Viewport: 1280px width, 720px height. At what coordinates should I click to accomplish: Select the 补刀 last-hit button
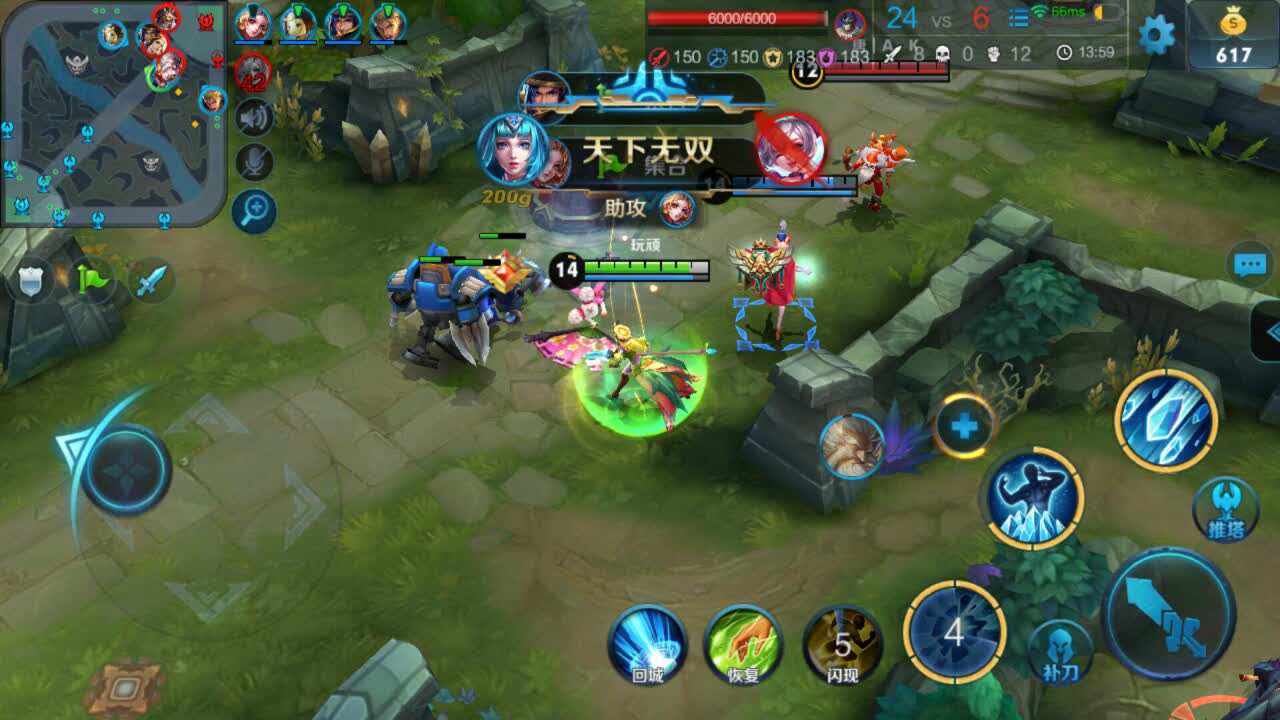(1061, 652)
